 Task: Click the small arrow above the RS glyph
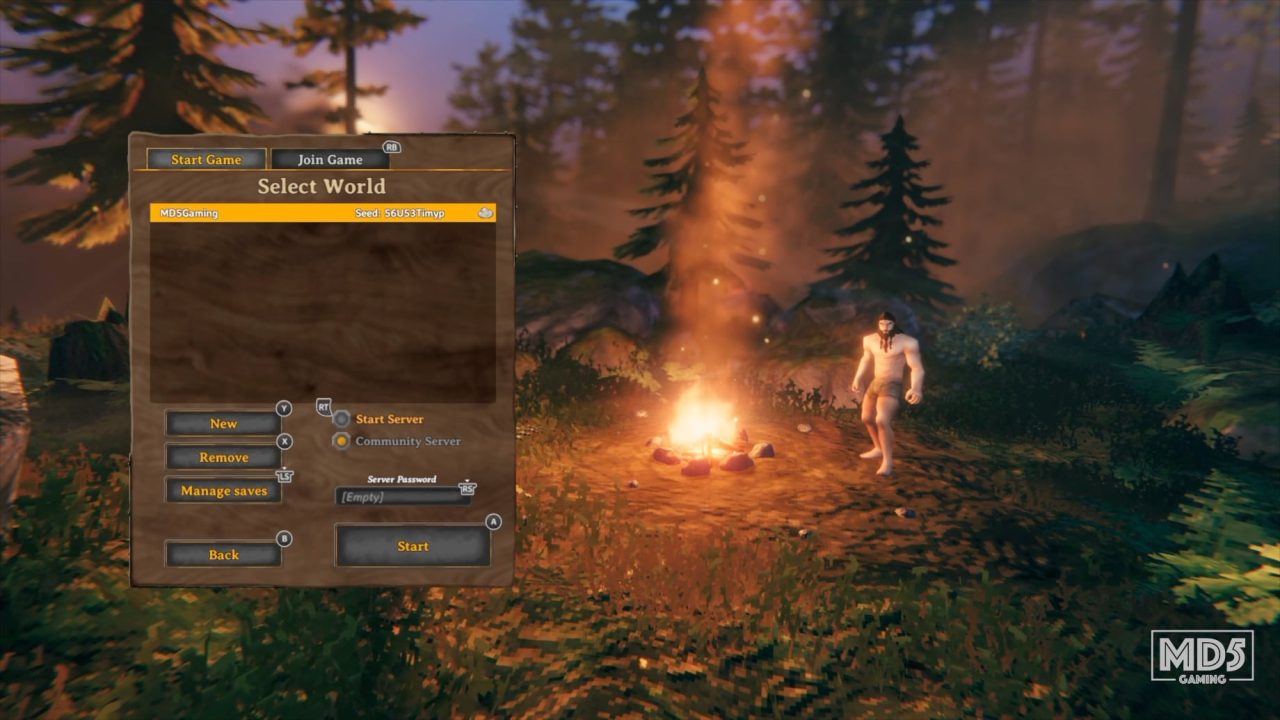coord(466,481)
